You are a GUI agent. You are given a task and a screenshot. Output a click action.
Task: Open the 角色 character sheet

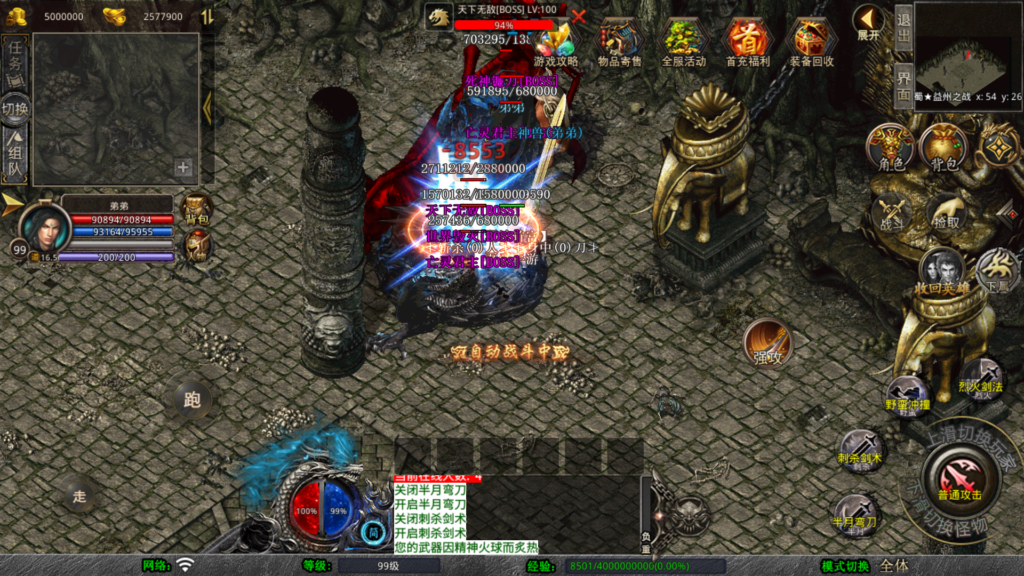[890, 147]
